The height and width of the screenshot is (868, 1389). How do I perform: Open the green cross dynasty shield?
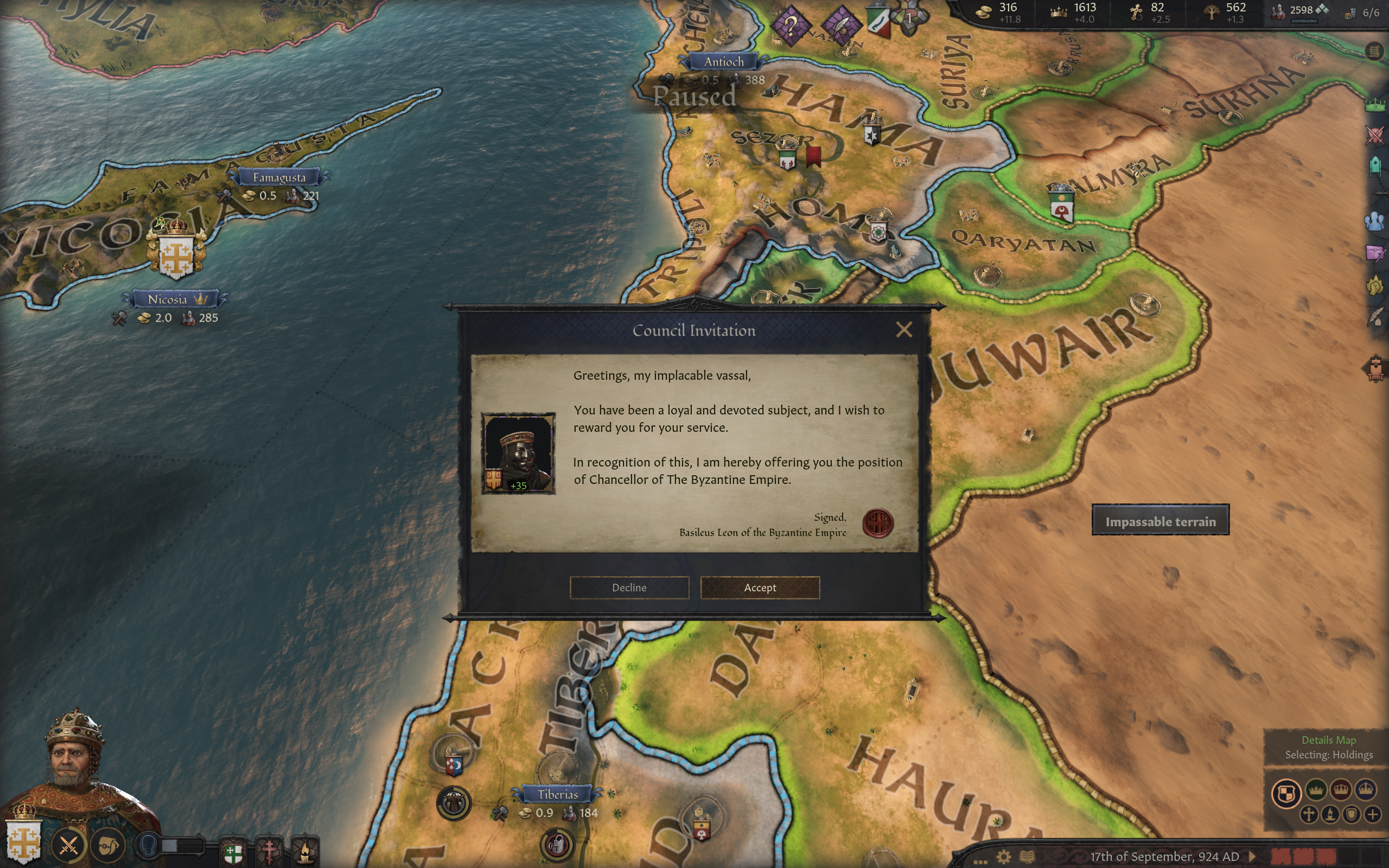pyautogui.click(x=233, y=852)
